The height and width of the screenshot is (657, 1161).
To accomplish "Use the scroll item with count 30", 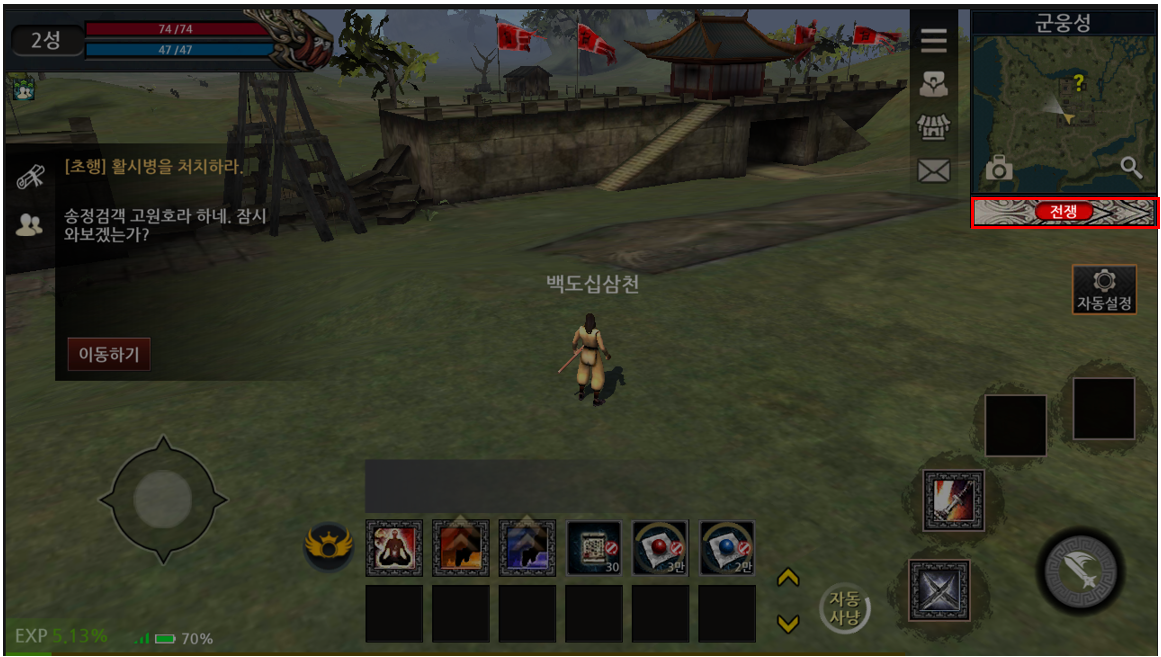I will click(594, 547).
